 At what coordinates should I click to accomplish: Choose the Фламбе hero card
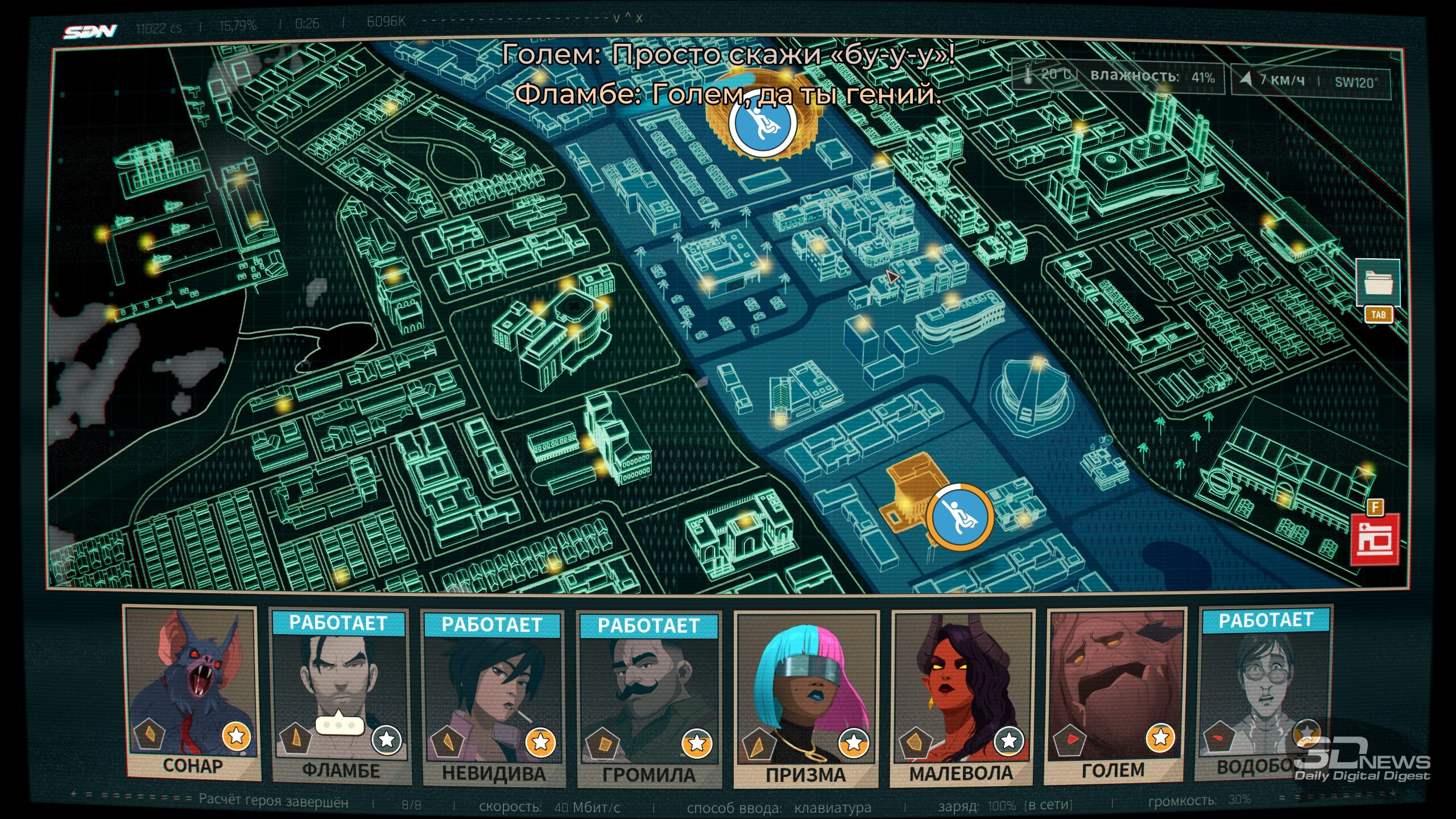(x=340, y=697)
